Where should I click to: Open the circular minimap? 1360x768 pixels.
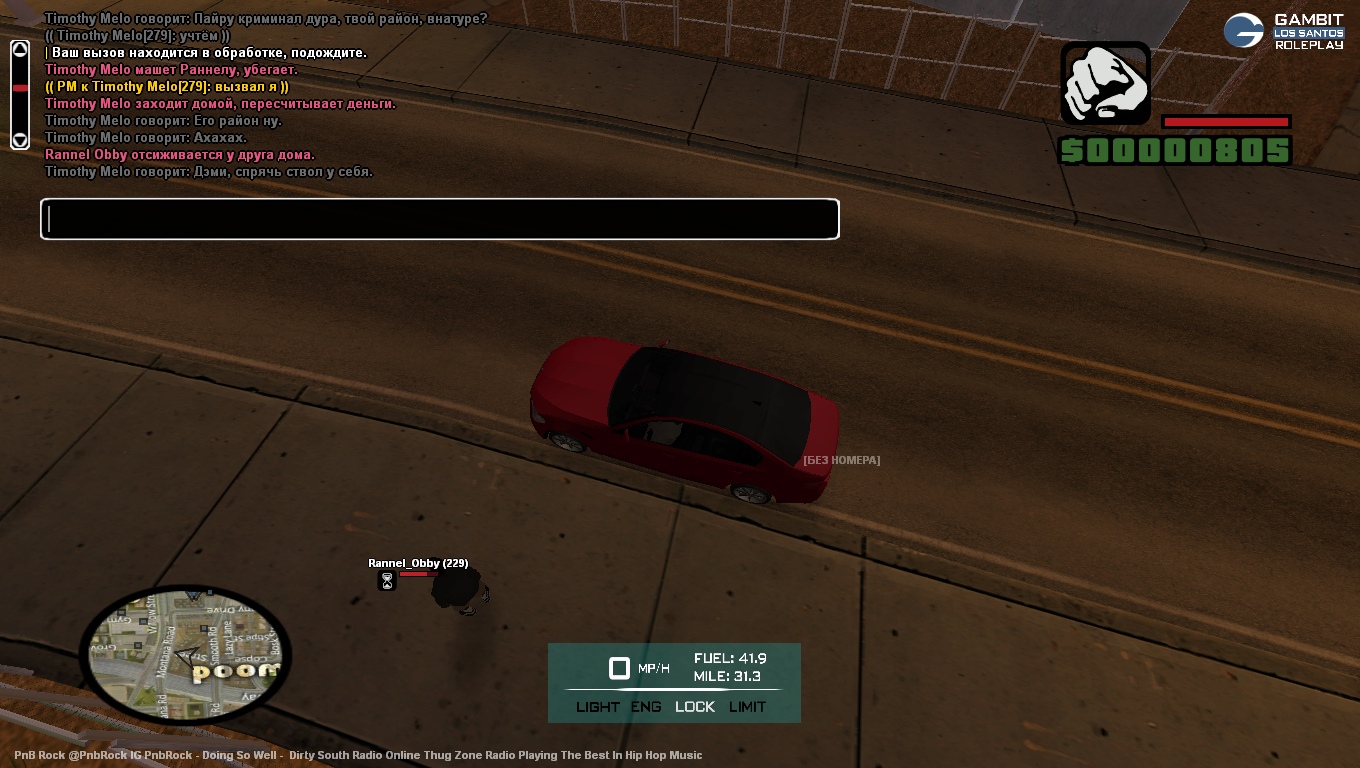point(185,655)
